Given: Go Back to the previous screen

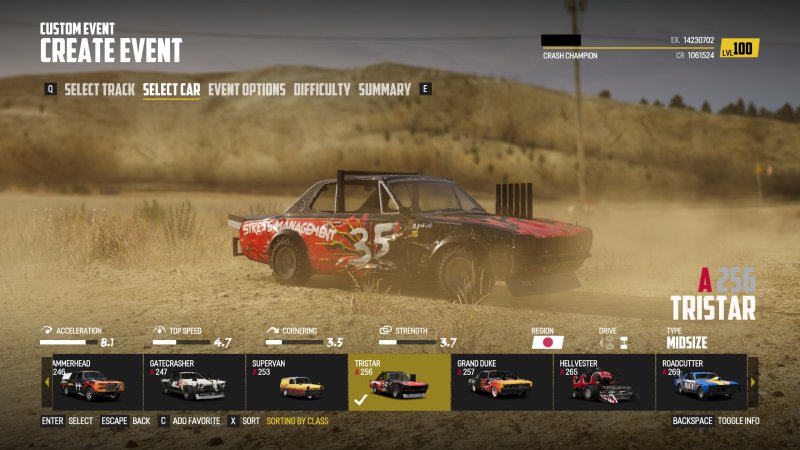Looking at the screenshot, I should coord(141,421).
